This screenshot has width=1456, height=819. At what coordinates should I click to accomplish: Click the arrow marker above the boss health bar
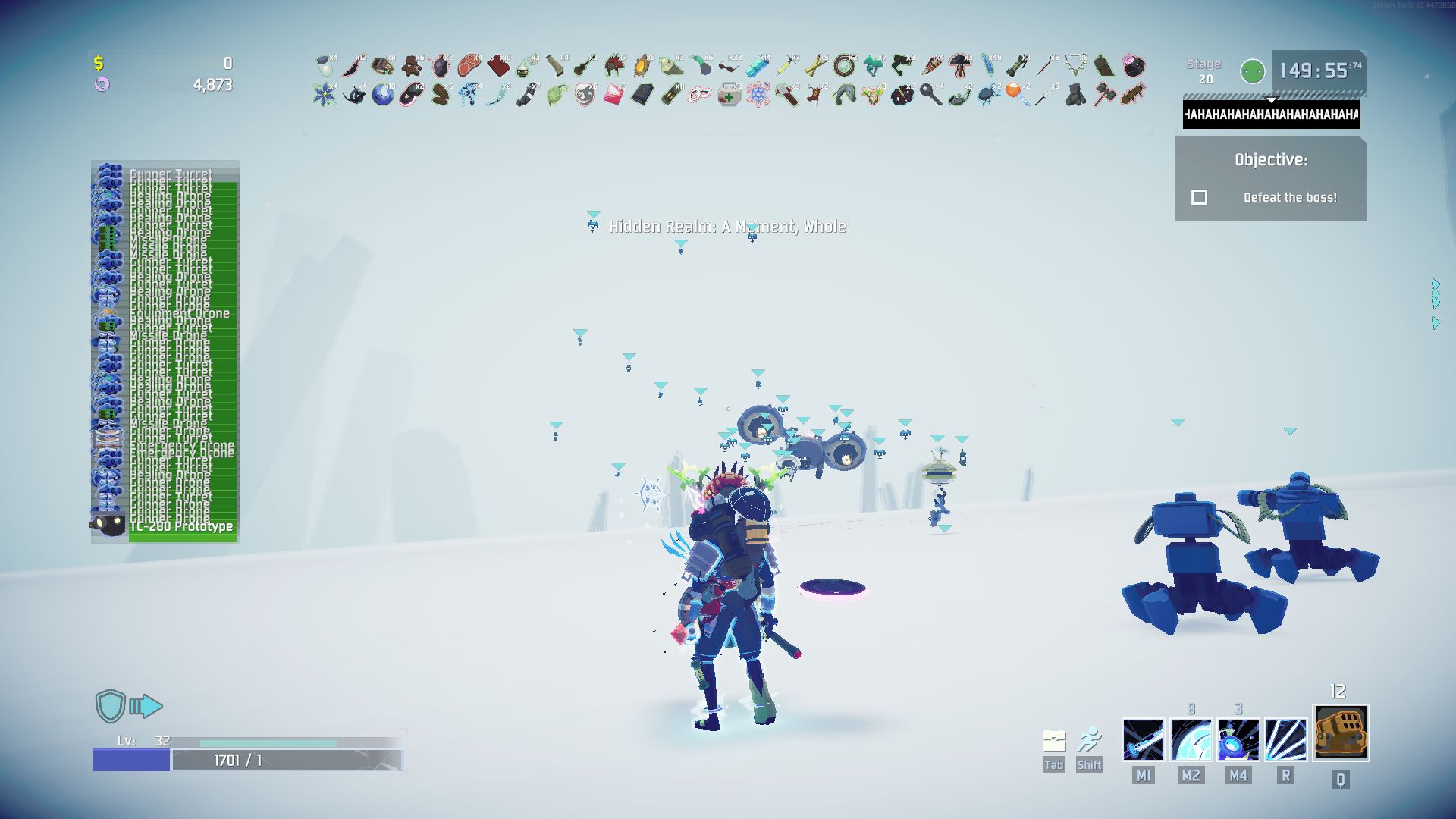[1271, 99]
